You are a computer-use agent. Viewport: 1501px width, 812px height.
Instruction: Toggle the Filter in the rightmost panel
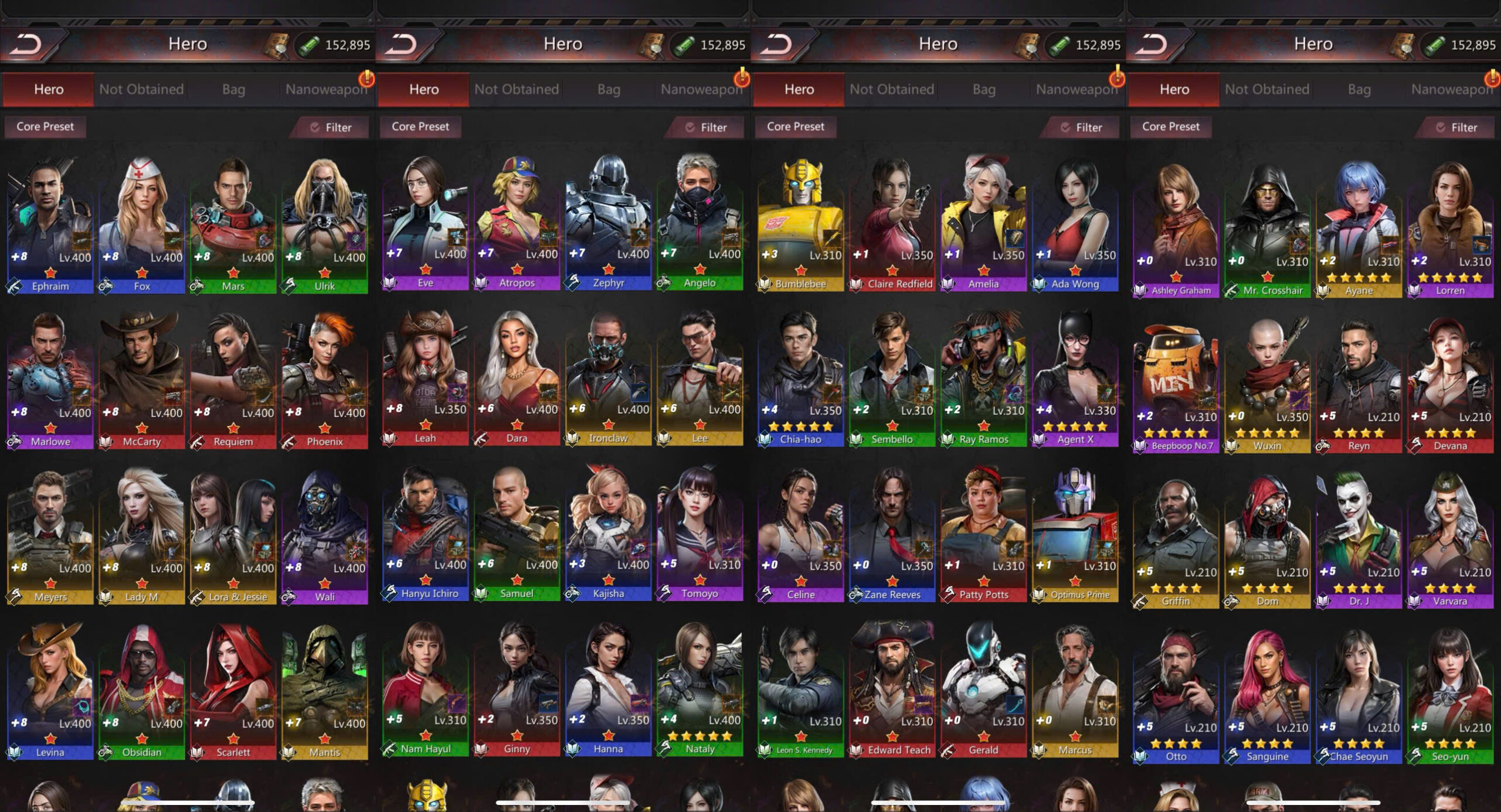(x=1456, y=127)
